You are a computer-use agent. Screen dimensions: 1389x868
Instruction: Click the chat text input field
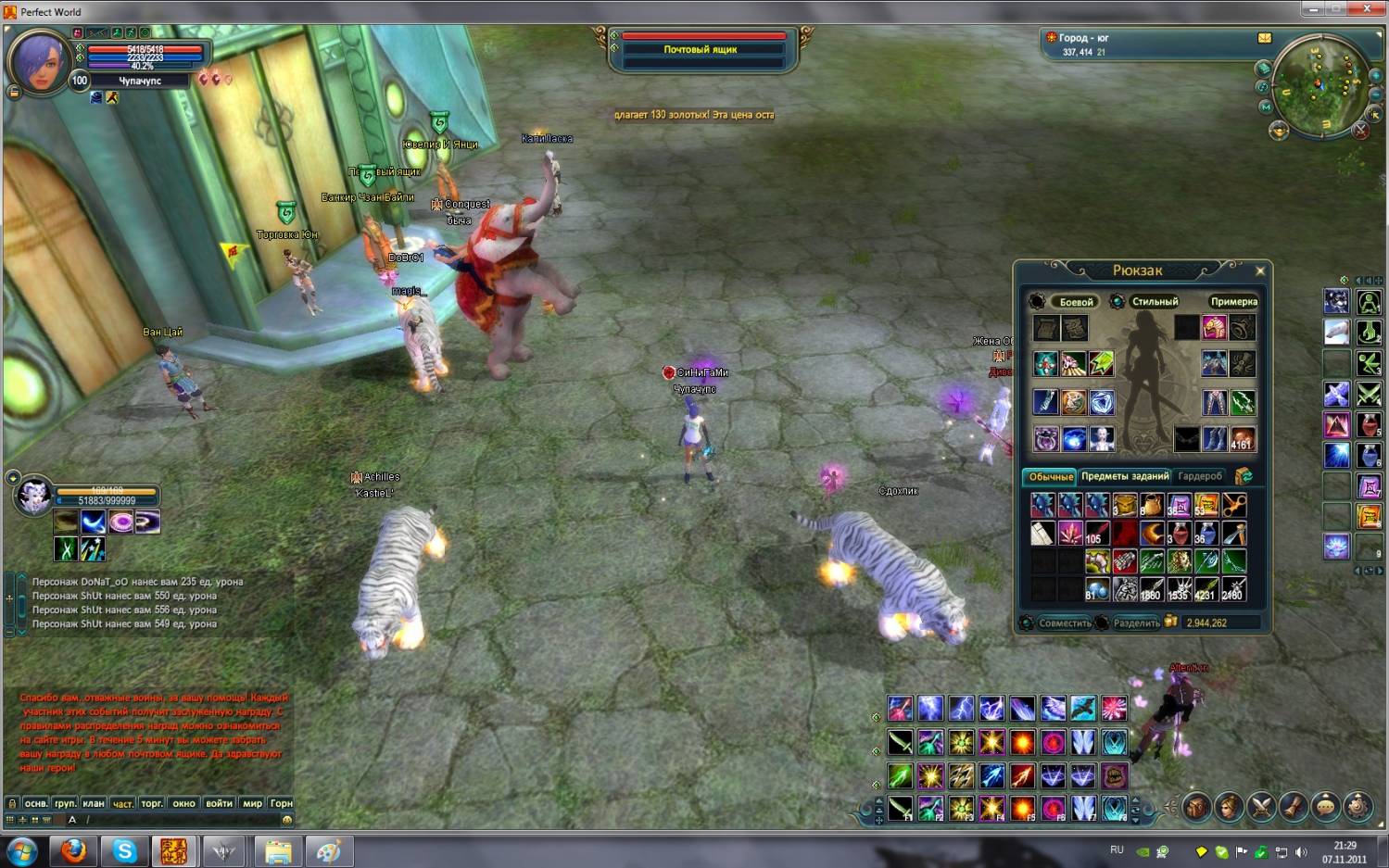click(x=185, y=820)
